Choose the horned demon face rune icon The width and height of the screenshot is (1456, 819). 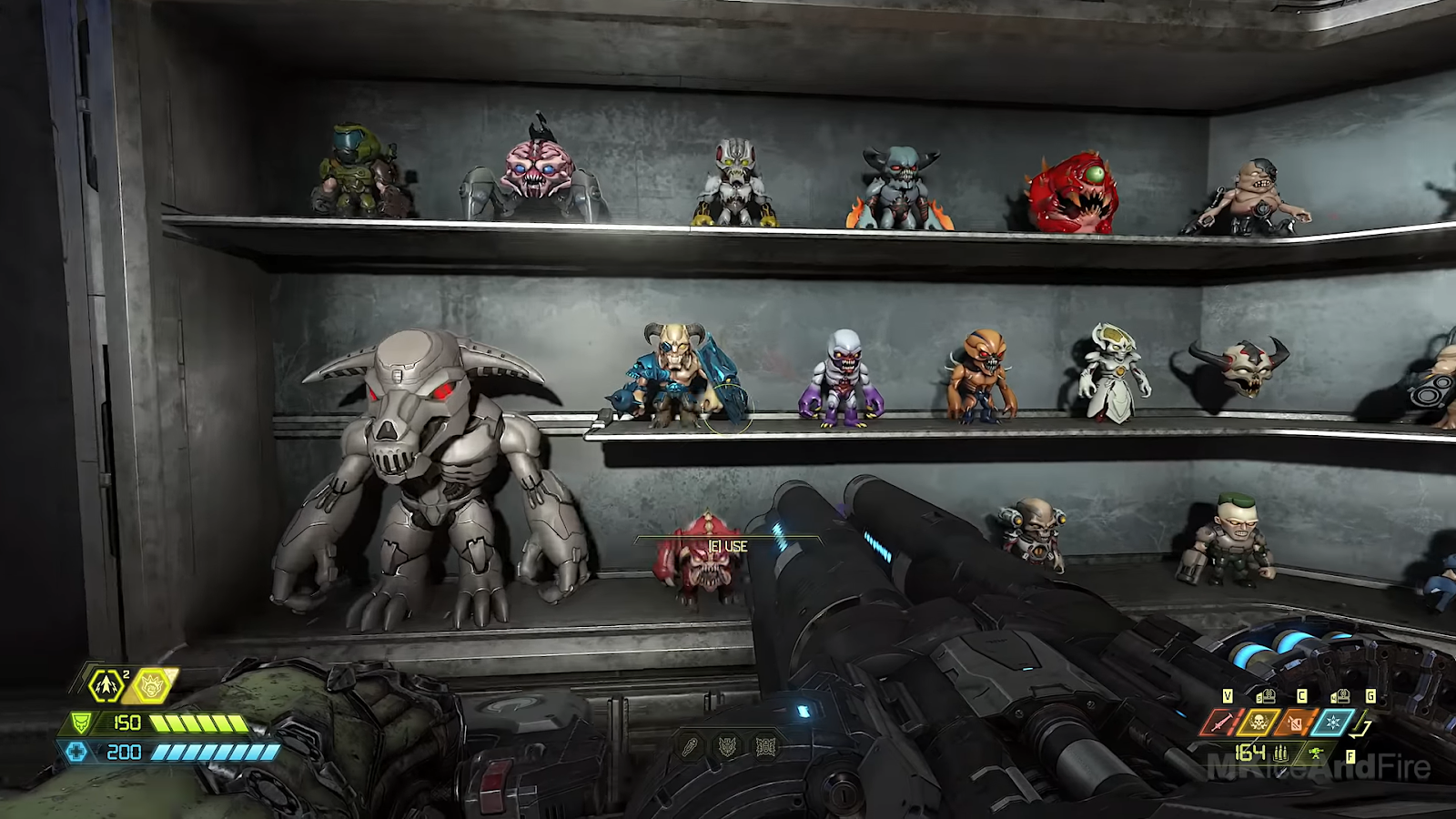728,746
